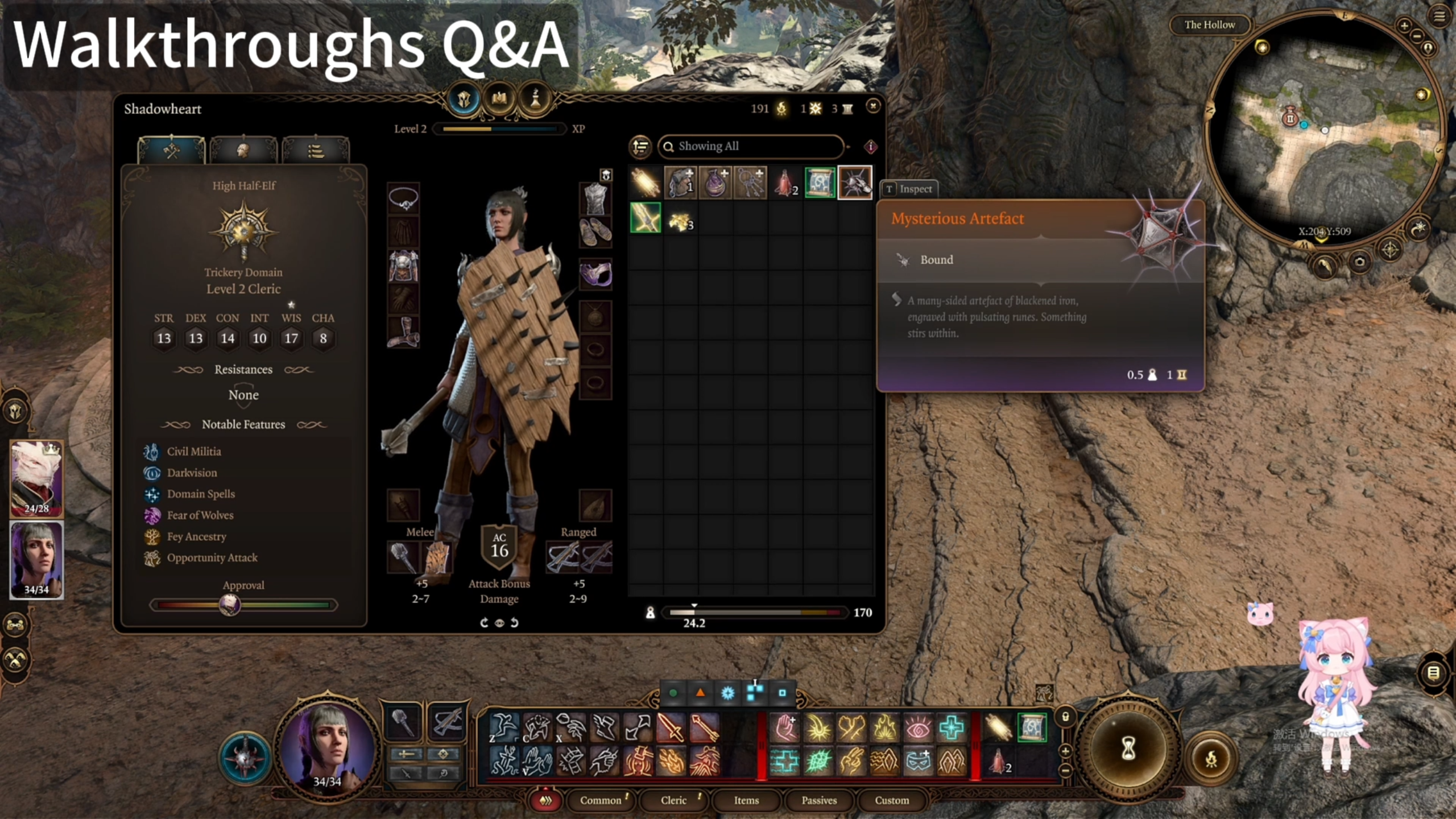This screenshot has width=1456, height=819.
Task: Select the Mysterious Artefact inventory slot
Action: (855, 183)
